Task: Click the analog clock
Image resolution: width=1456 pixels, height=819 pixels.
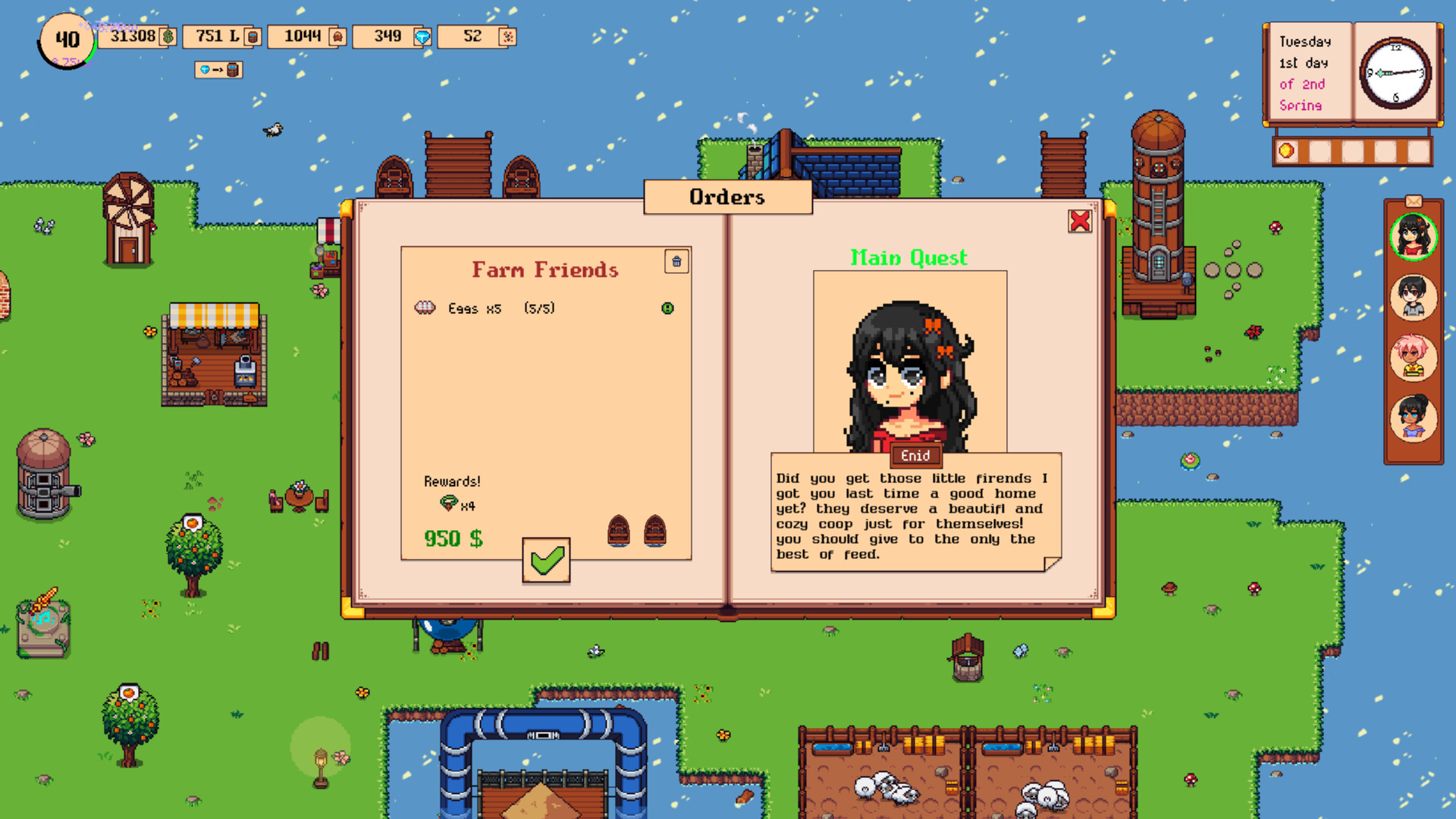Action: click(x=1395, y=74)
